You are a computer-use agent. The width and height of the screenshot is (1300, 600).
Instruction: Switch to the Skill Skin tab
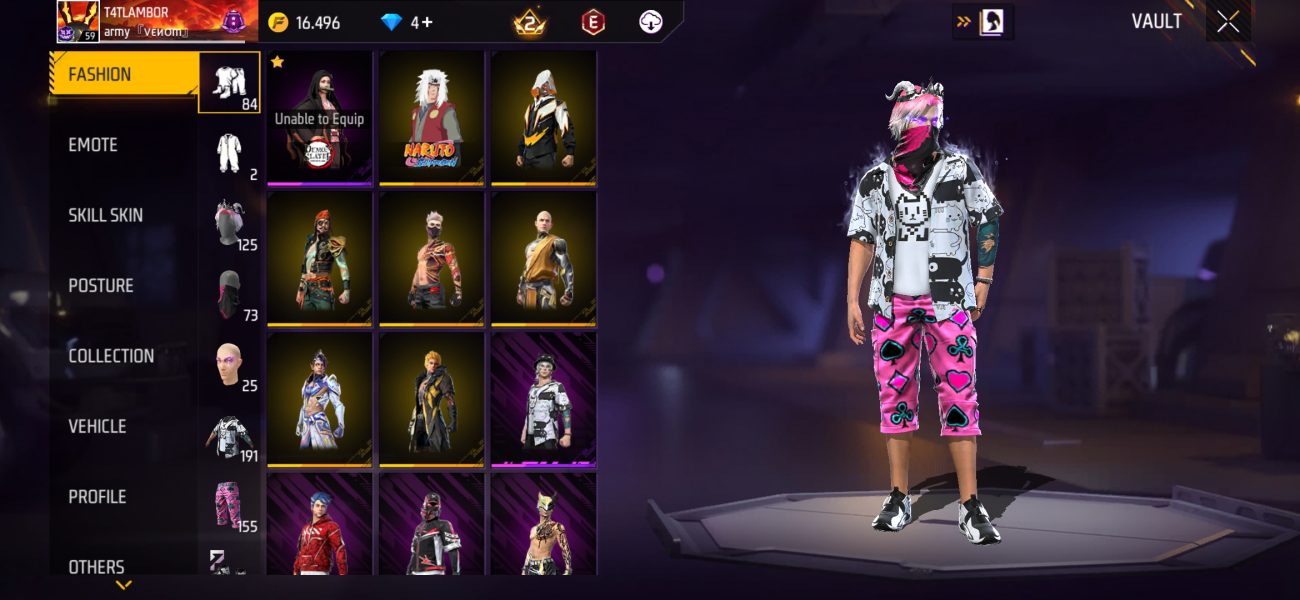(x=105, y=215)
